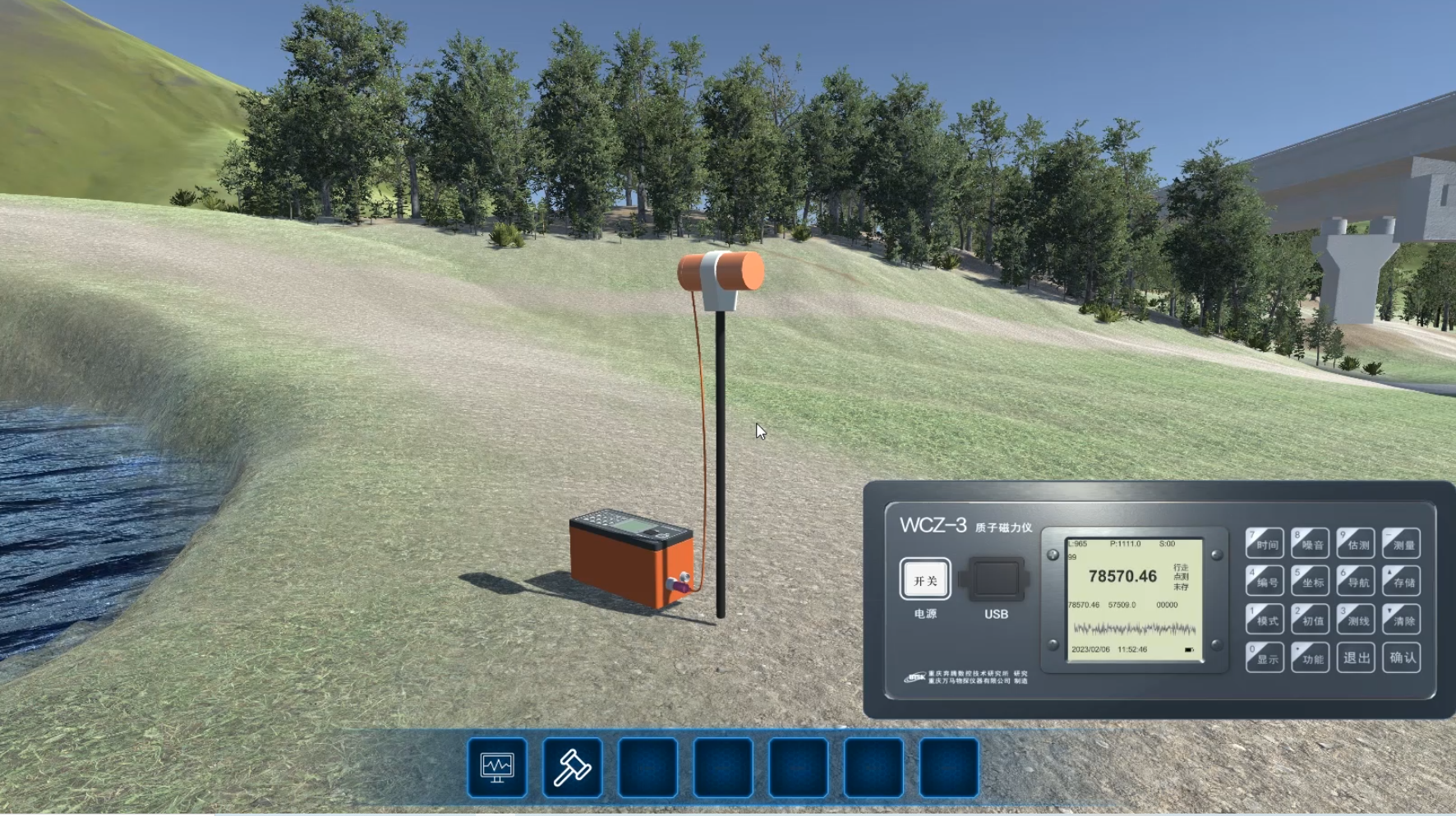Save the reading with the 存储 key

[x=1402, y=581]
